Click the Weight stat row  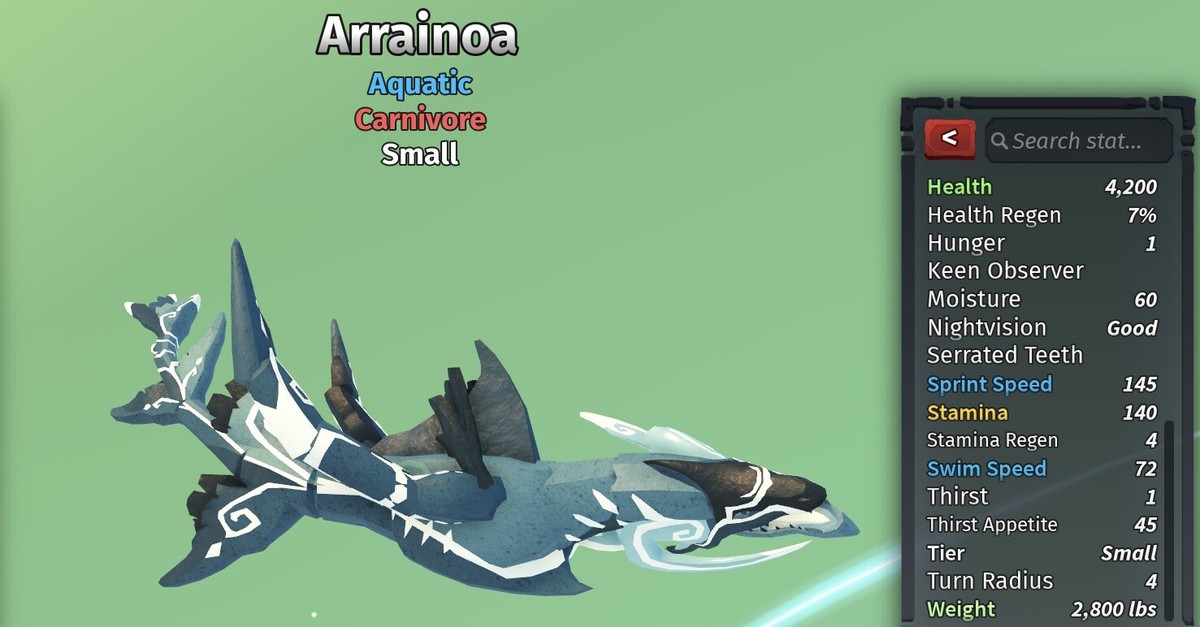pos(1040,609)
